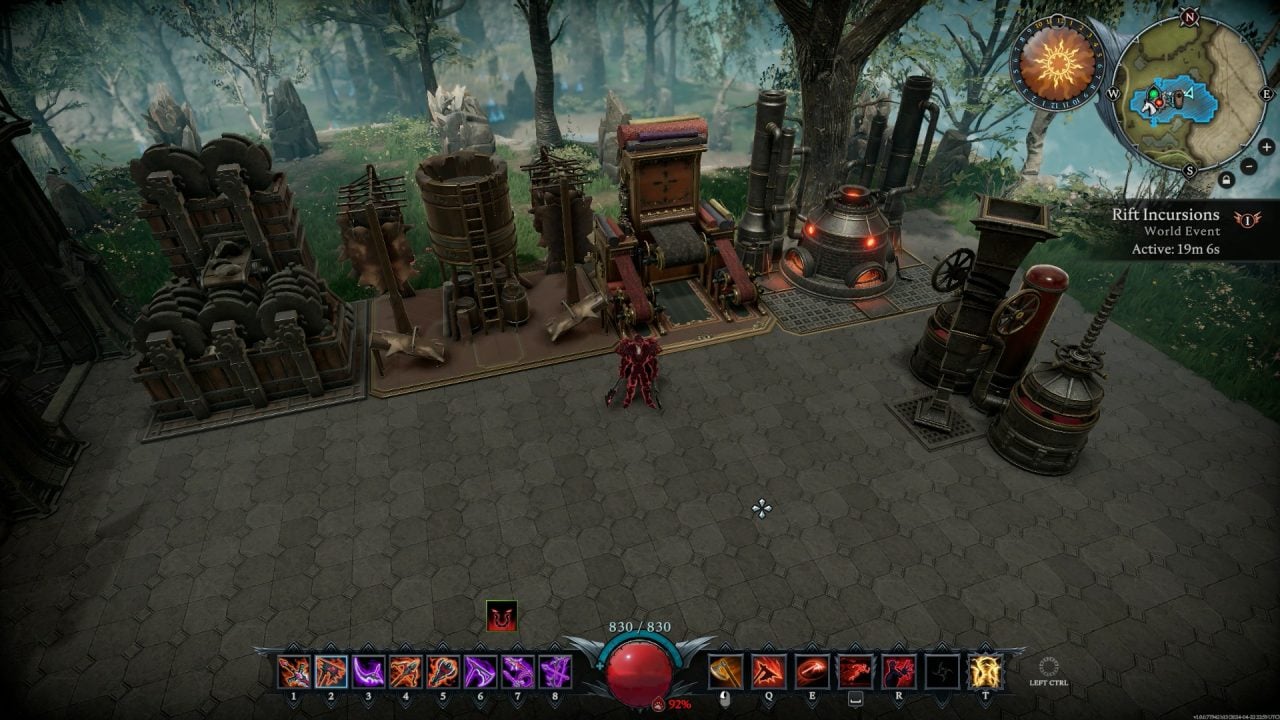The image size is (1280, 720).
Task: Toggle the minimap rotation lock icon
Action: 1226,180
